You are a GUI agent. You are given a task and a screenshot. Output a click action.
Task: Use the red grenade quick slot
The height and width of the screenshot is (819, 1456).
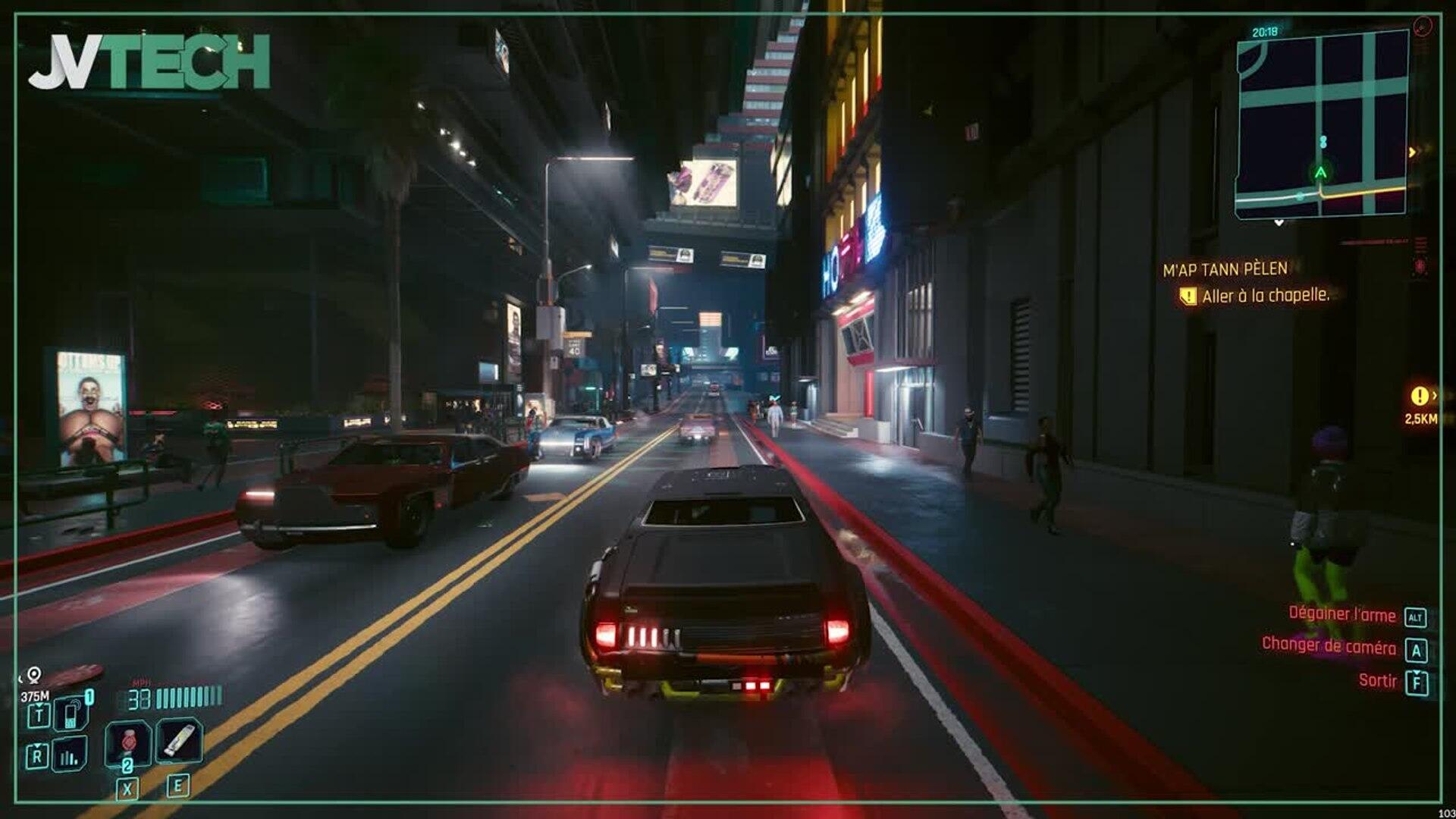(127, 742)
